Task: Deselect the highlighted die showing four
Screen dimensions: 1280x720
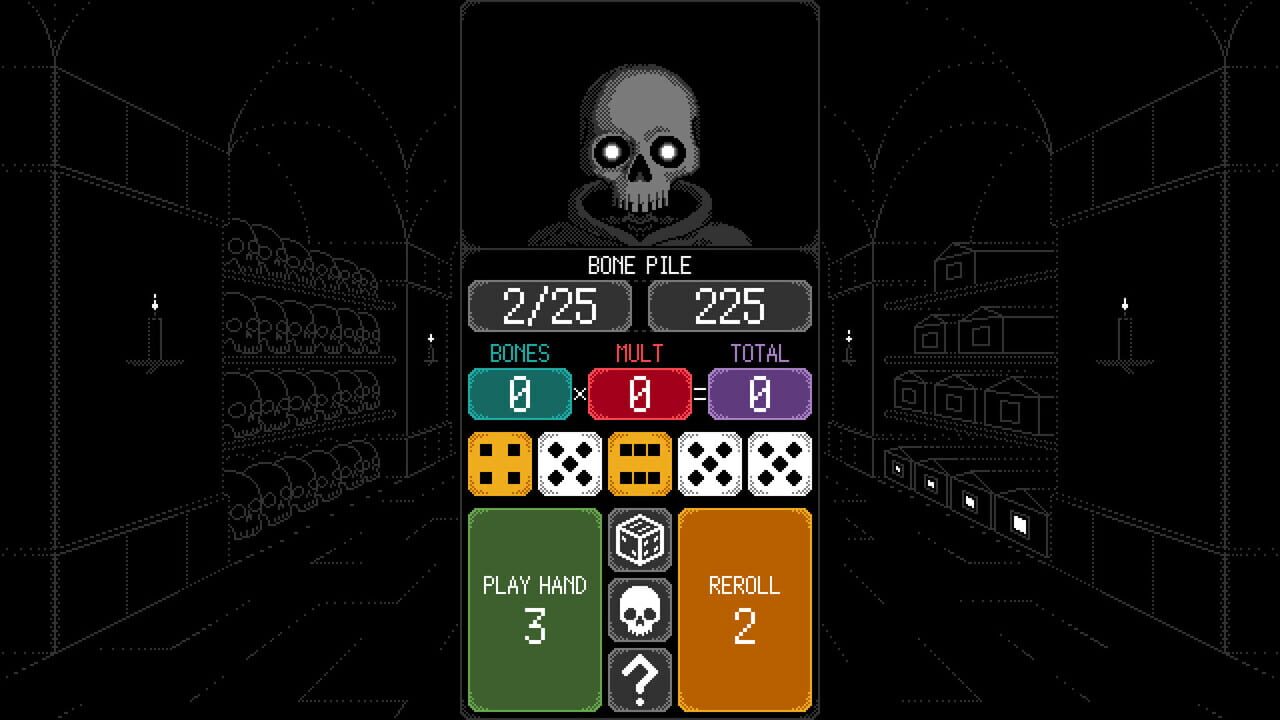Action: click(x=500, y=463)
